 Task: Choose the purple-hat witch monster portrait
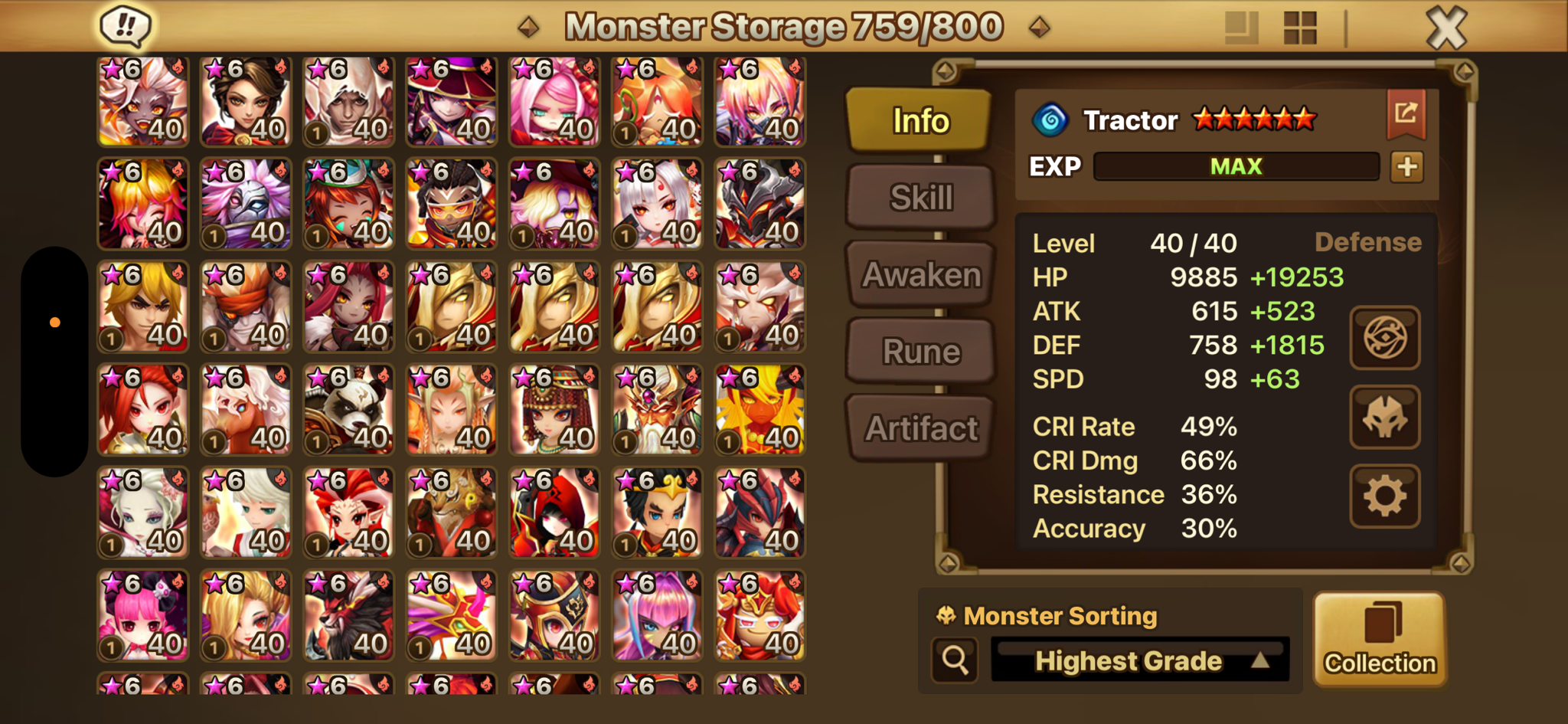(x=451, y=102)
